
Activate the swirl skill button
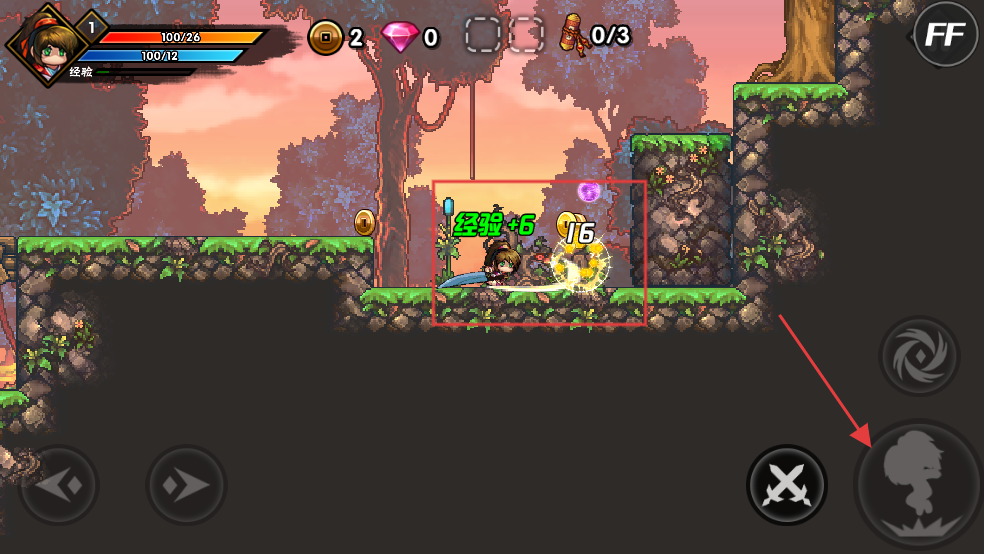[919, 356]
